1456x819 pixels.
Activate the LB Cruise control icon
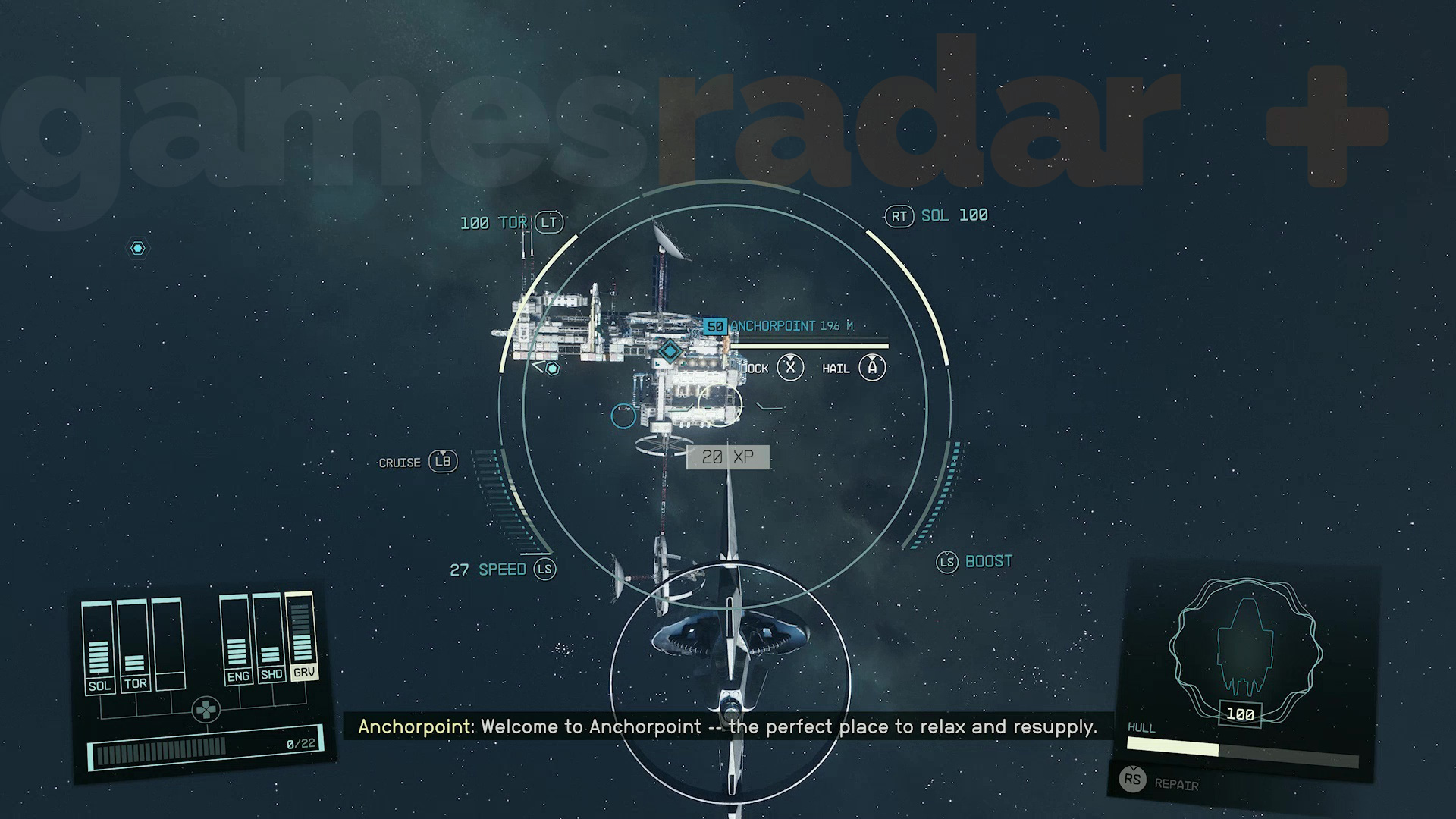click(444, 462)
